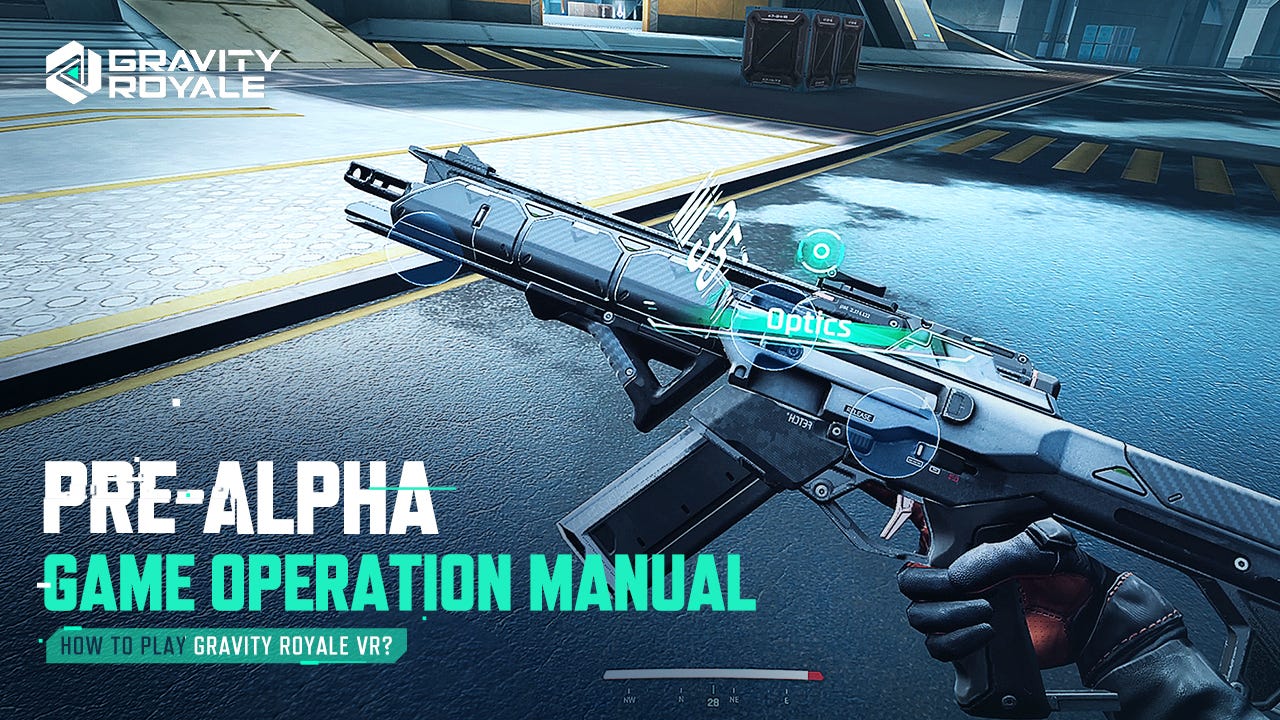The width and height of the screenshot is (1280, 720).
Task: Toggle the RELEASE switch on the rifle
Action: 862,411
